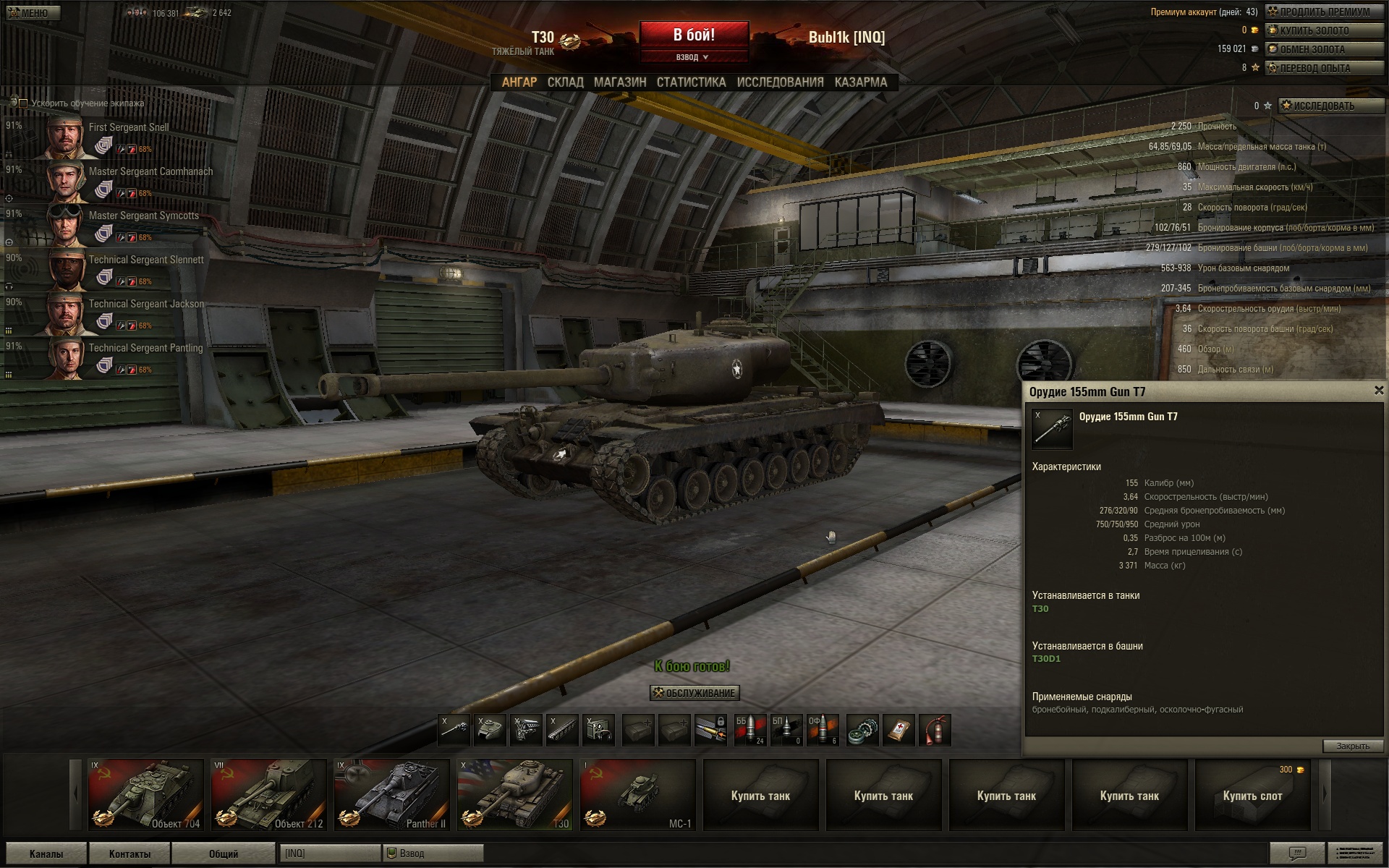Click ПЕРЕВОД ОПЫТА button
This screenshot has height=868, width=1389.
[1324, 68]
